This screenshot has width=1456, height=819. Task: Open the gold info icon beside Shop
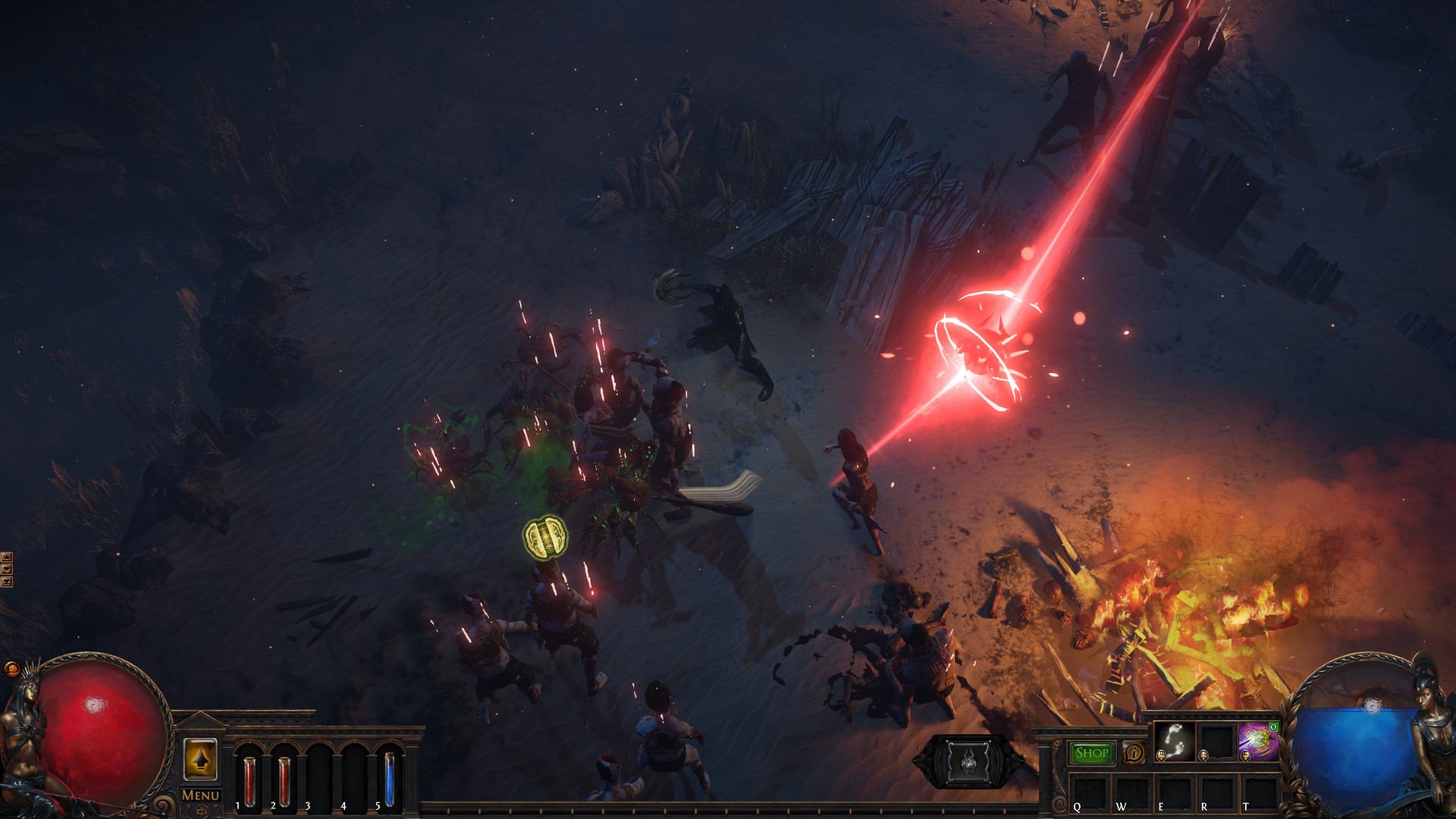tap(1134, 752)
